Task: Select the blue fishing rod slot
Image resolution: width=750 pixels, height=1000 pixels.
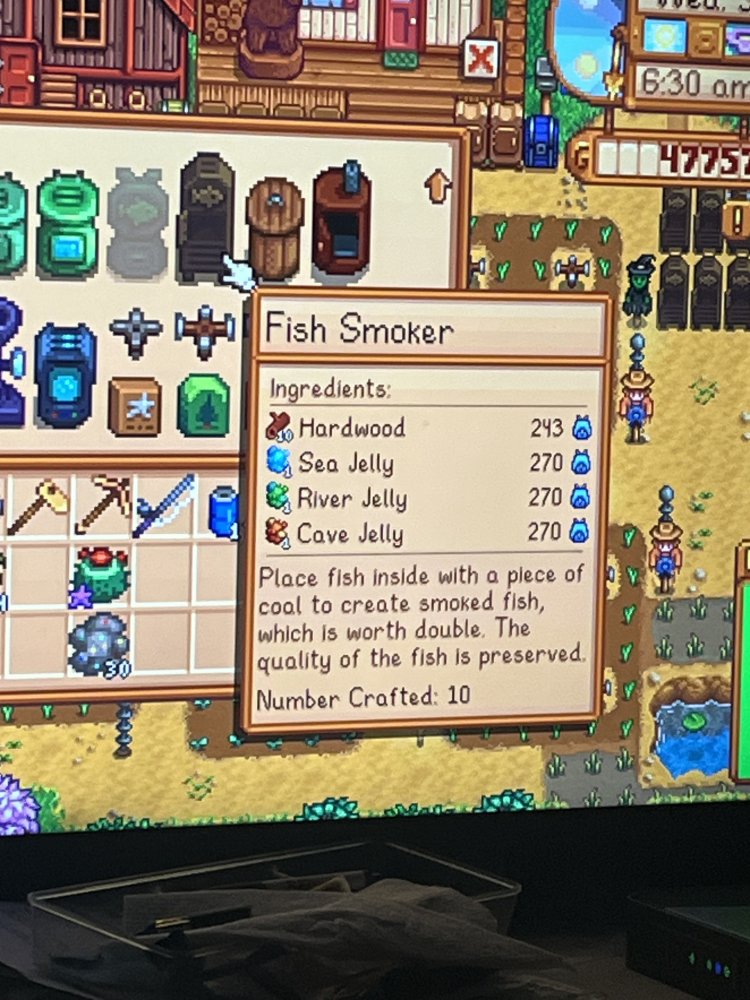Action: pyautogui.click(x=165, y=506)
